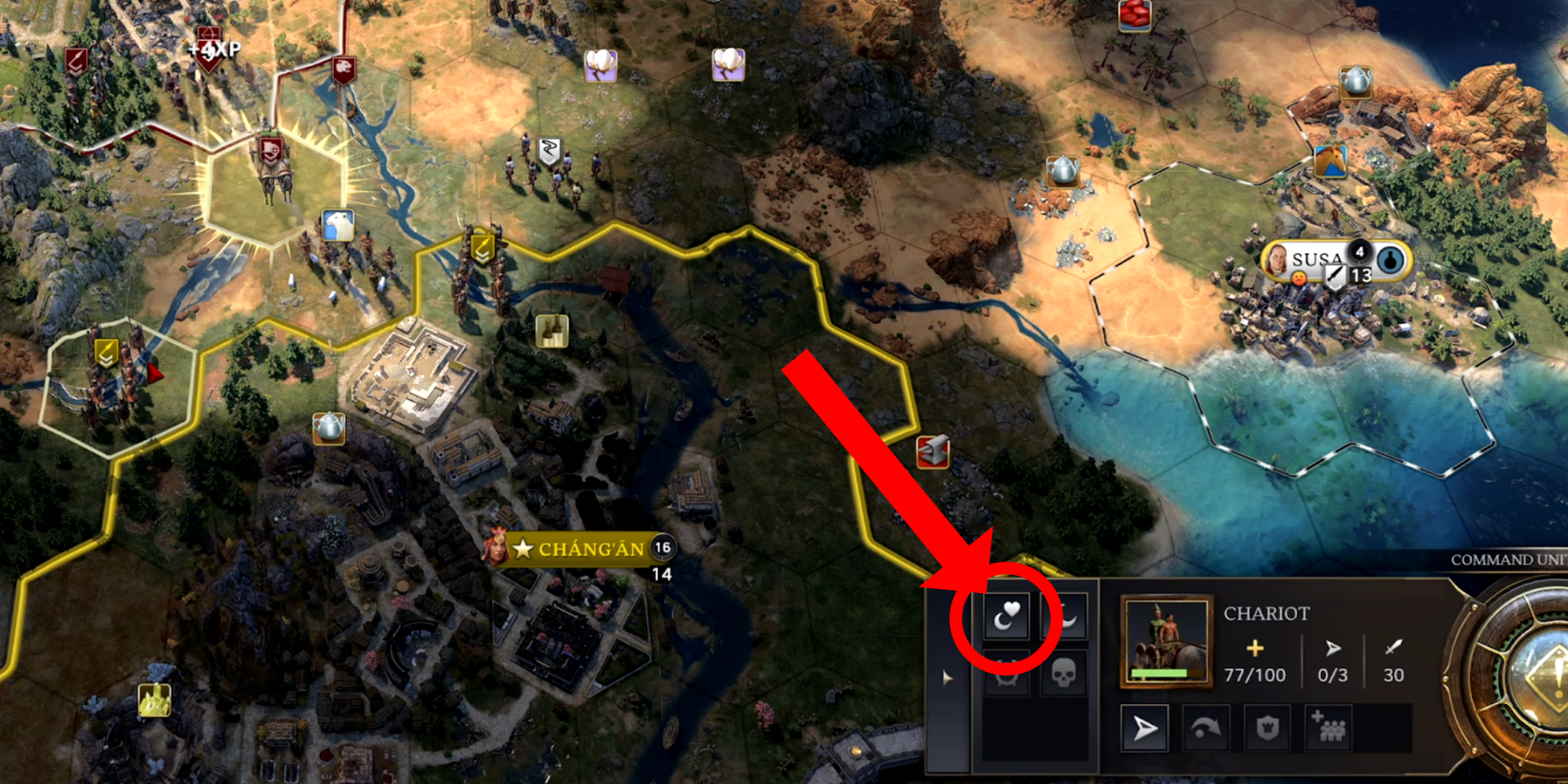1568x784 pixels.
Task: Click Susa's angry face status indicator
Action: 1299,278
